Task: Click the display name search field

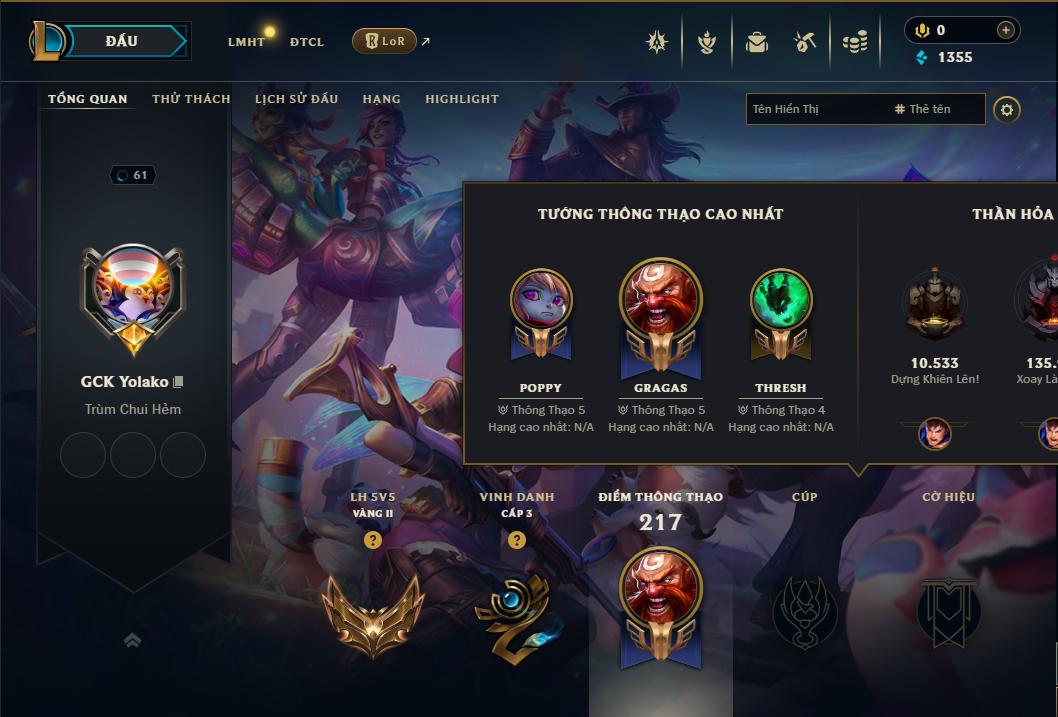Action: click(815, 109)
